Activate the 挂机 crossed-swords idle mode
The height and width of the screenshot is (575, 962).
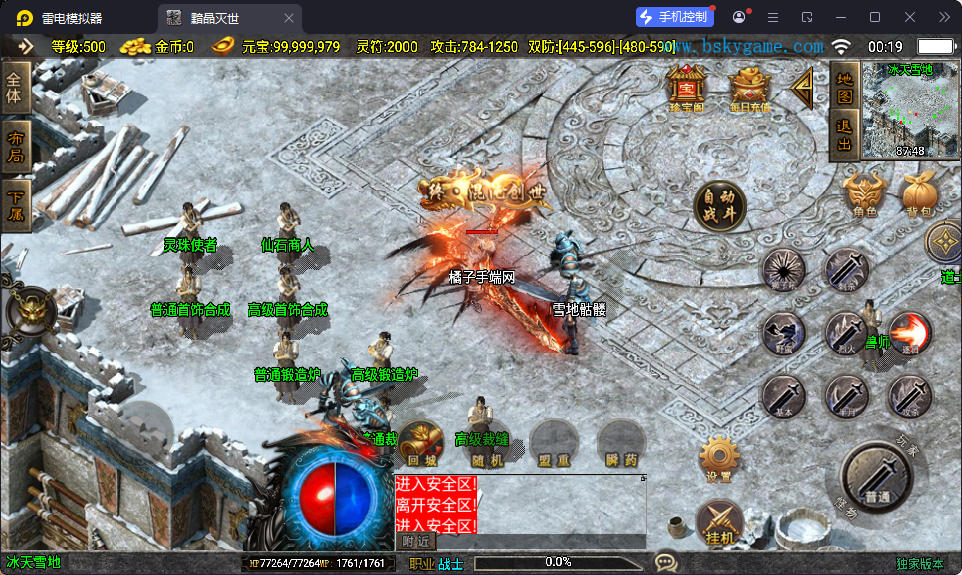(719, 523)
